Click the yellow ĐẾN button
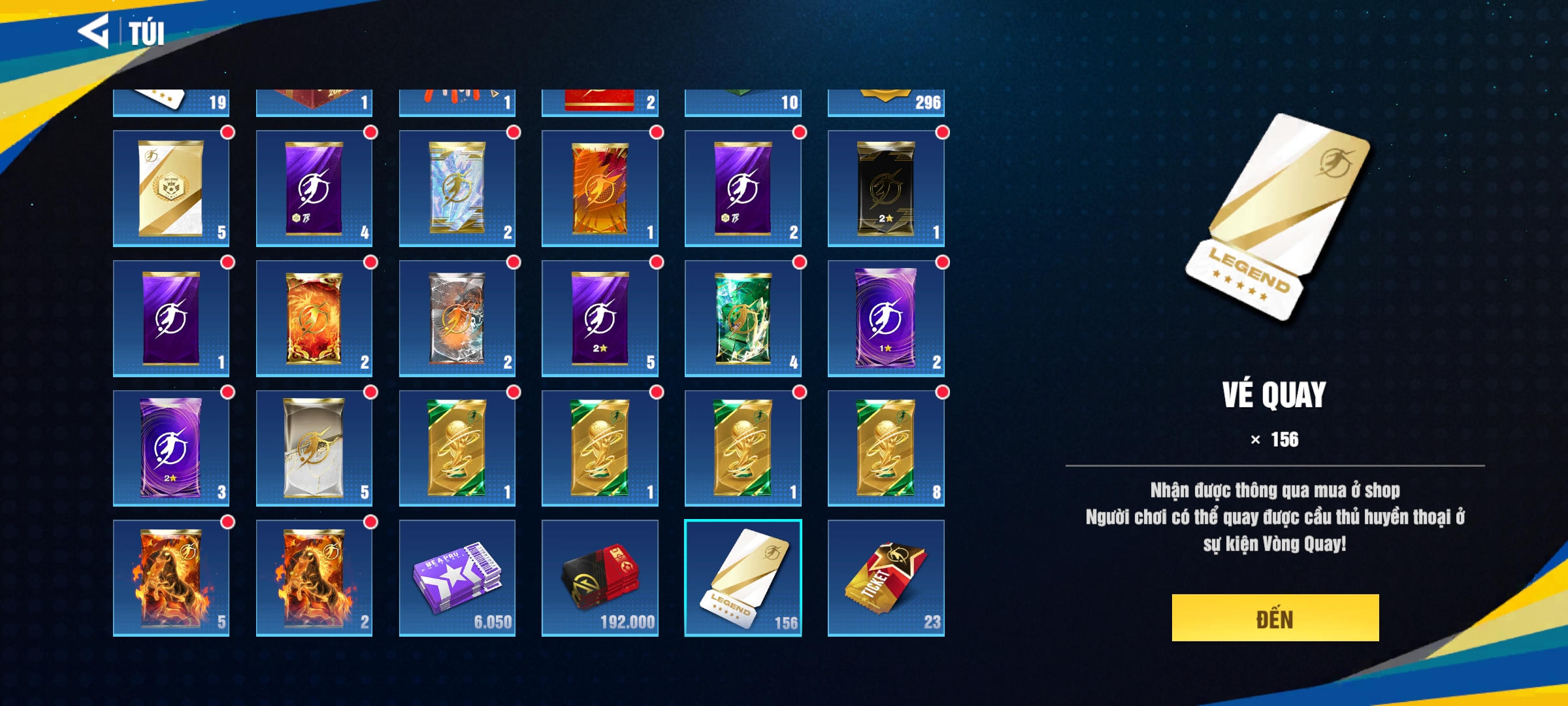Viewport: 1568px width, 706px height. [1275, 618]
